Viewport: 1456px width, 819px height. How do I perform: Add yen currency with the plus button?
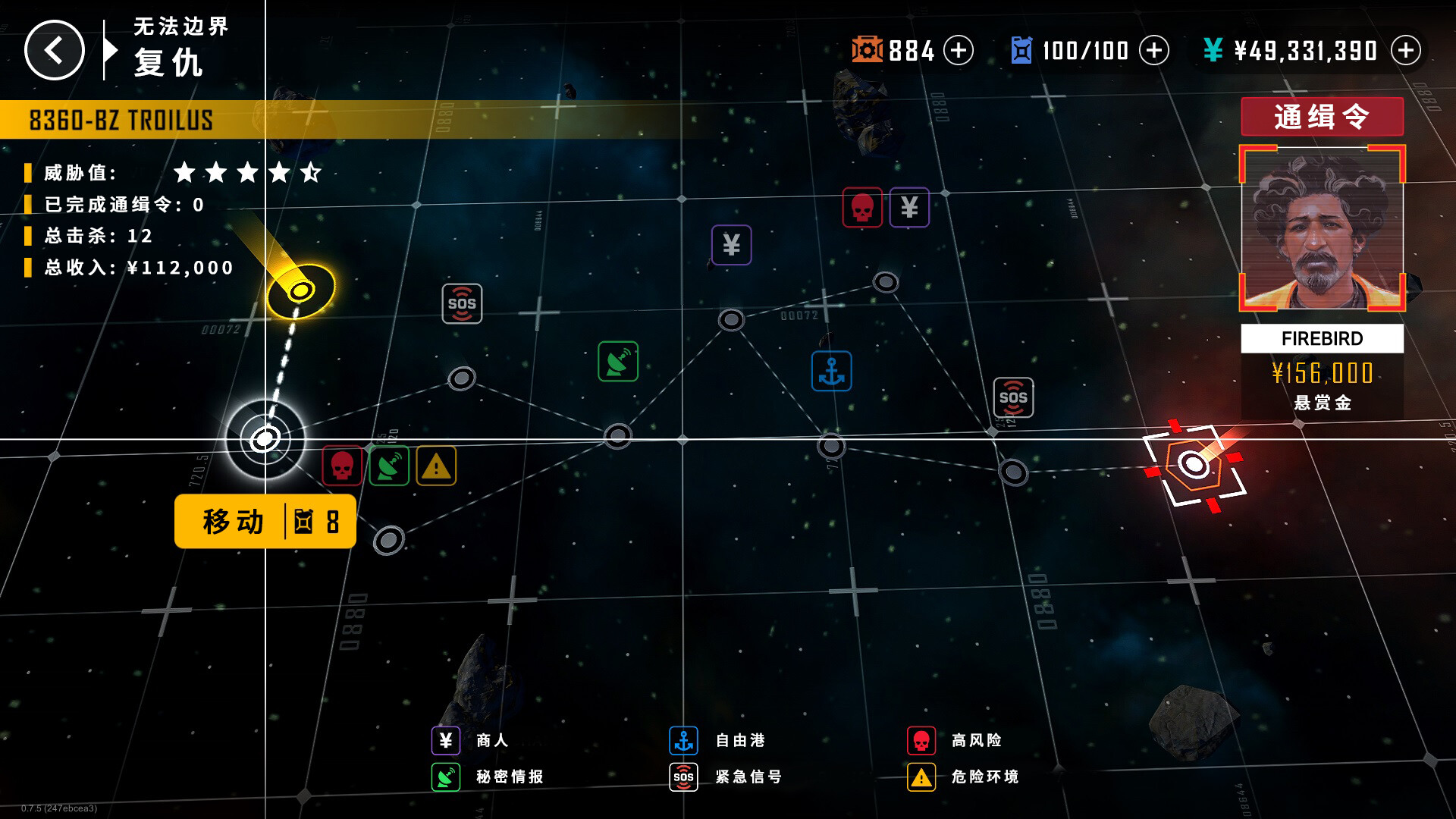[x=1406, y=51]
